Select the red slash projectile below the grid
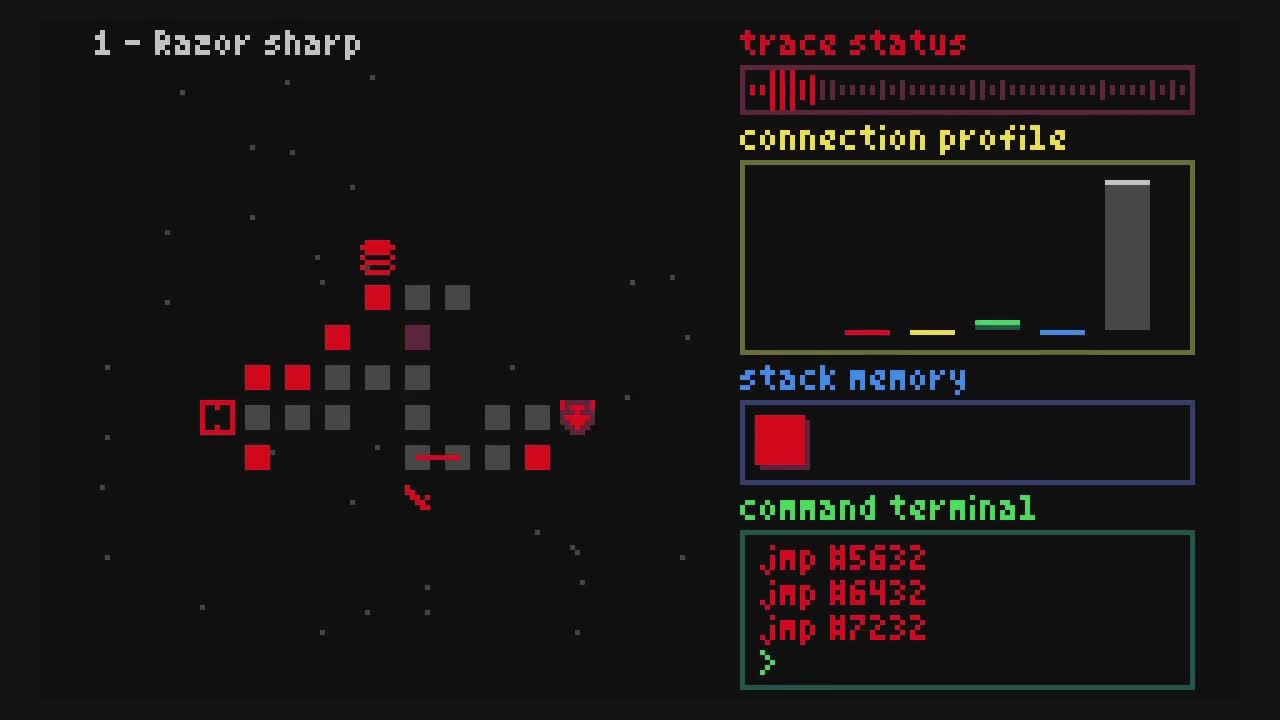This screenshot has height=720, width=1280. (417, 498)
